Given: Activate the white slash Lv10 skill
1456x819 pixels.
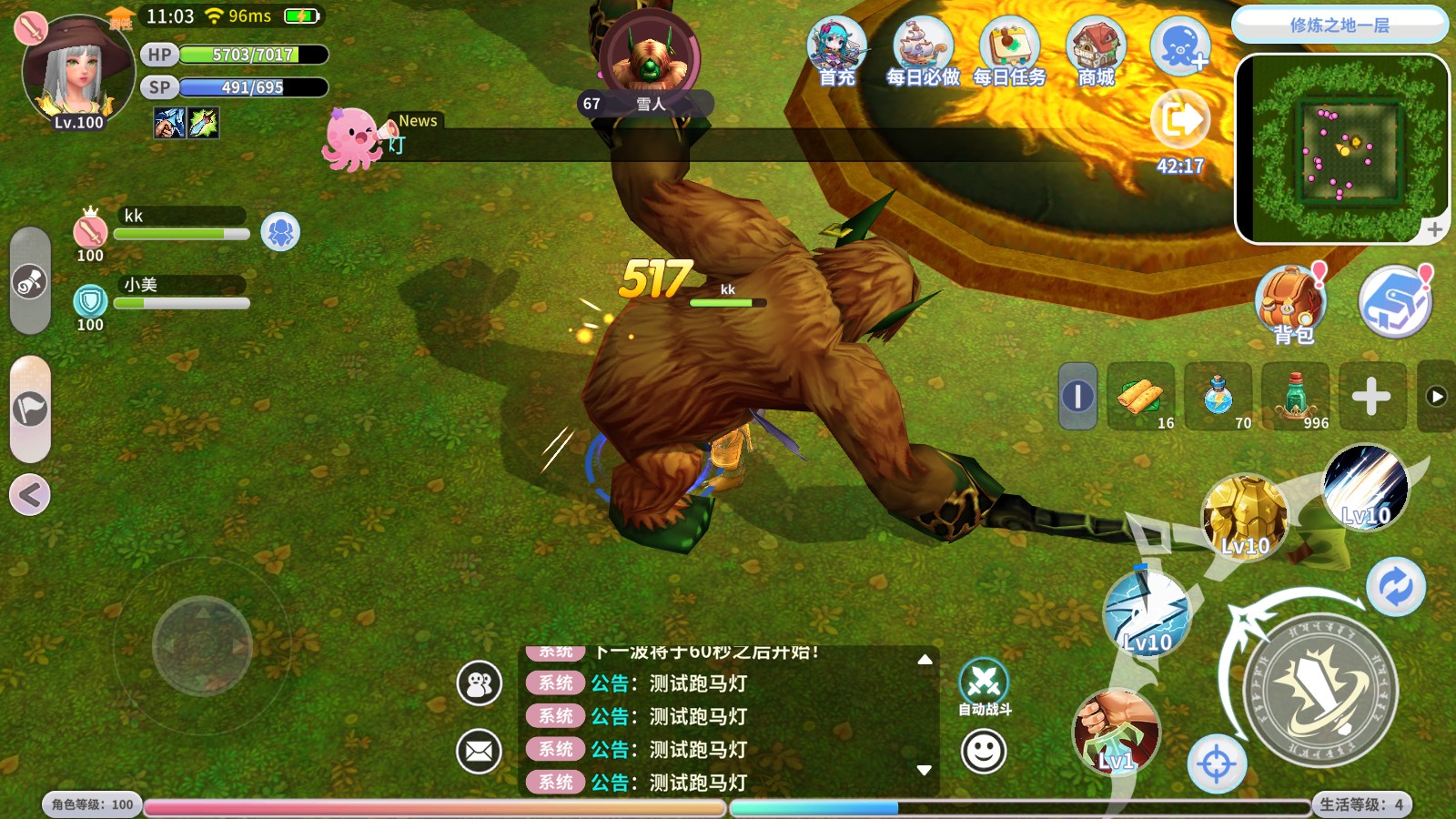Looking at the screenshot, I should coord(1365,489).
